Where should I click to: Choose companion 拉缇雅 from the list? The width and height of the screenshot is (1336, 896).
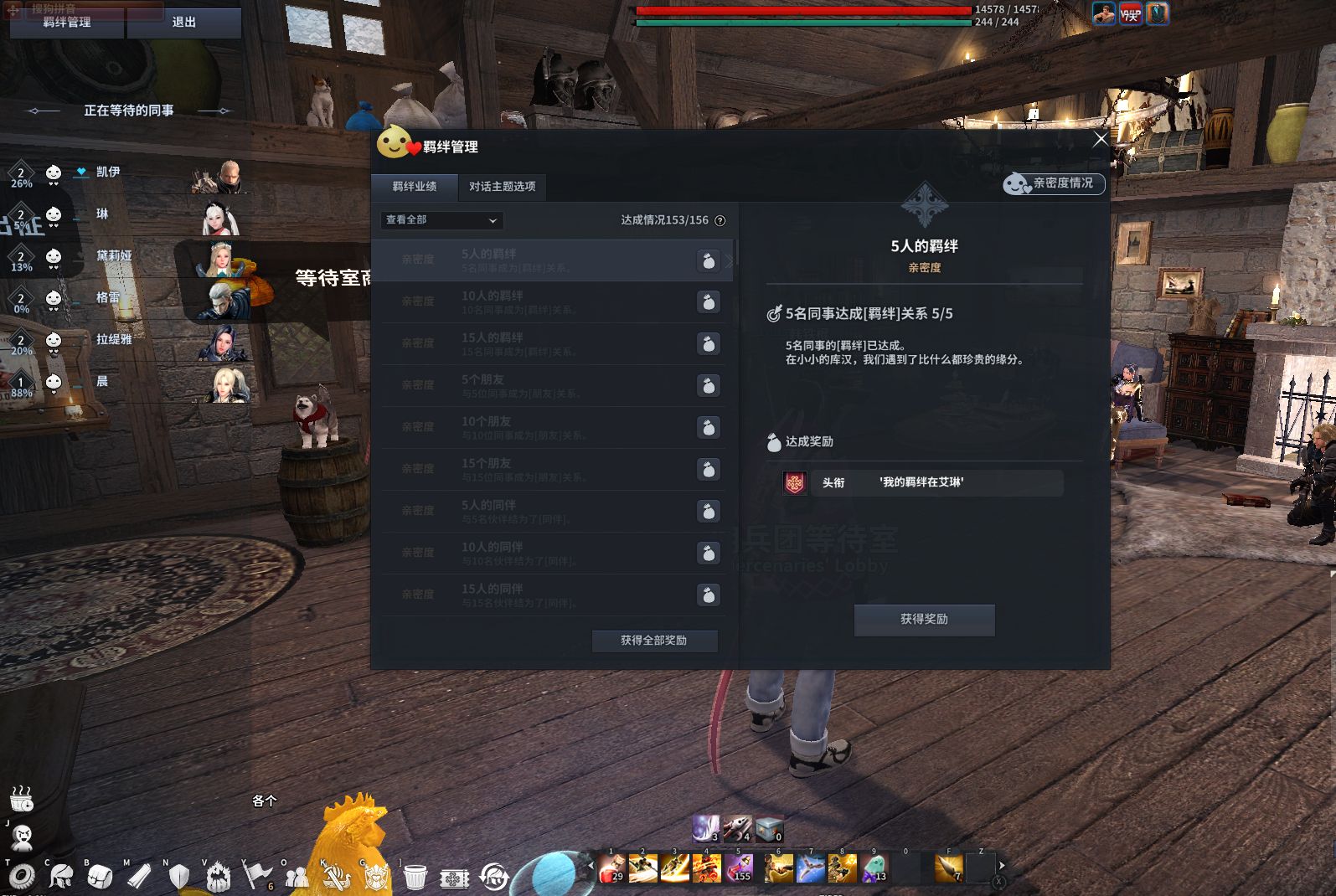[x=114, y=339]
